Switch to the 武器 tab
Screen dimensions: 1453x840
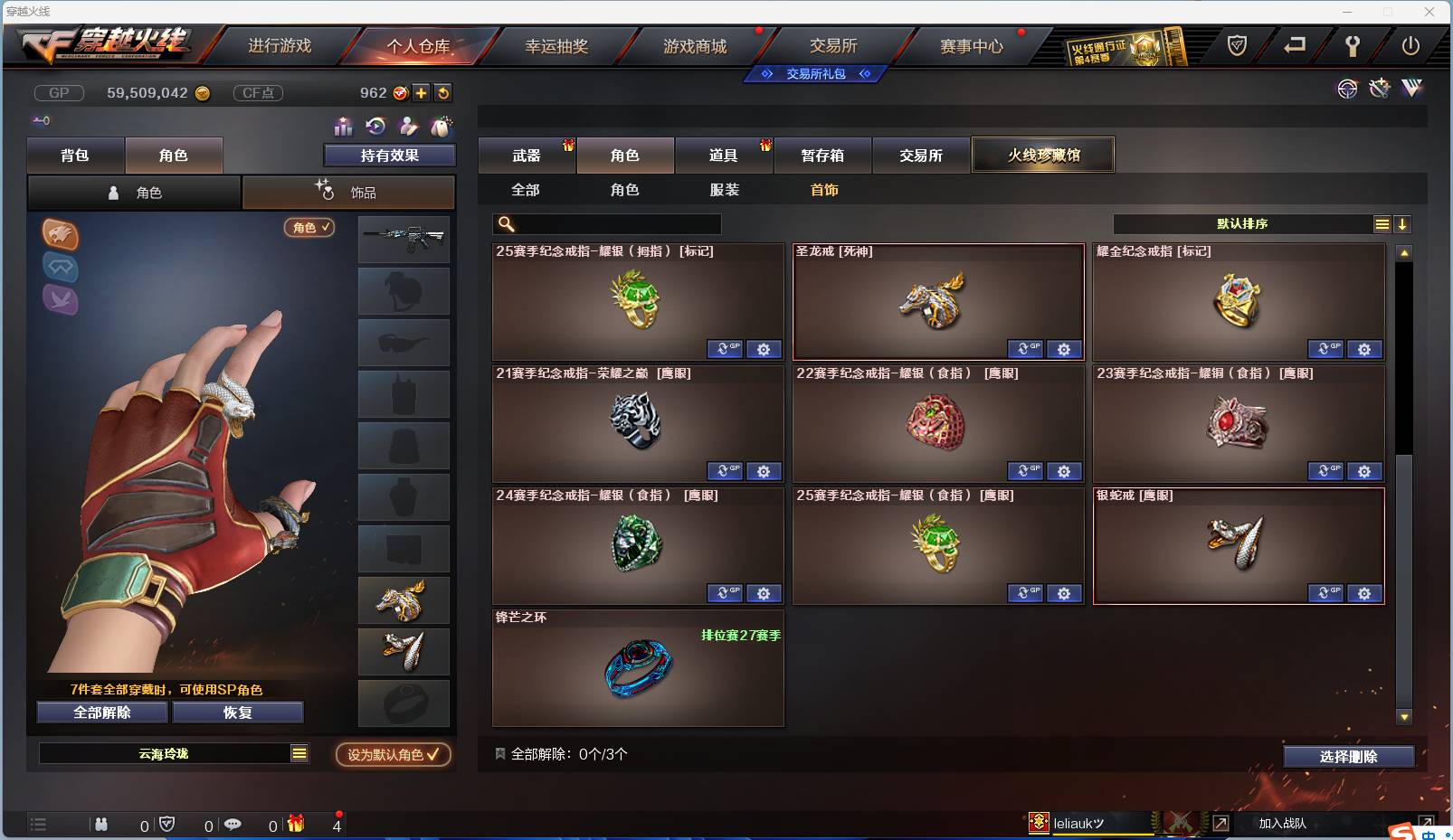pyautogui.click(x=527, y=155)
